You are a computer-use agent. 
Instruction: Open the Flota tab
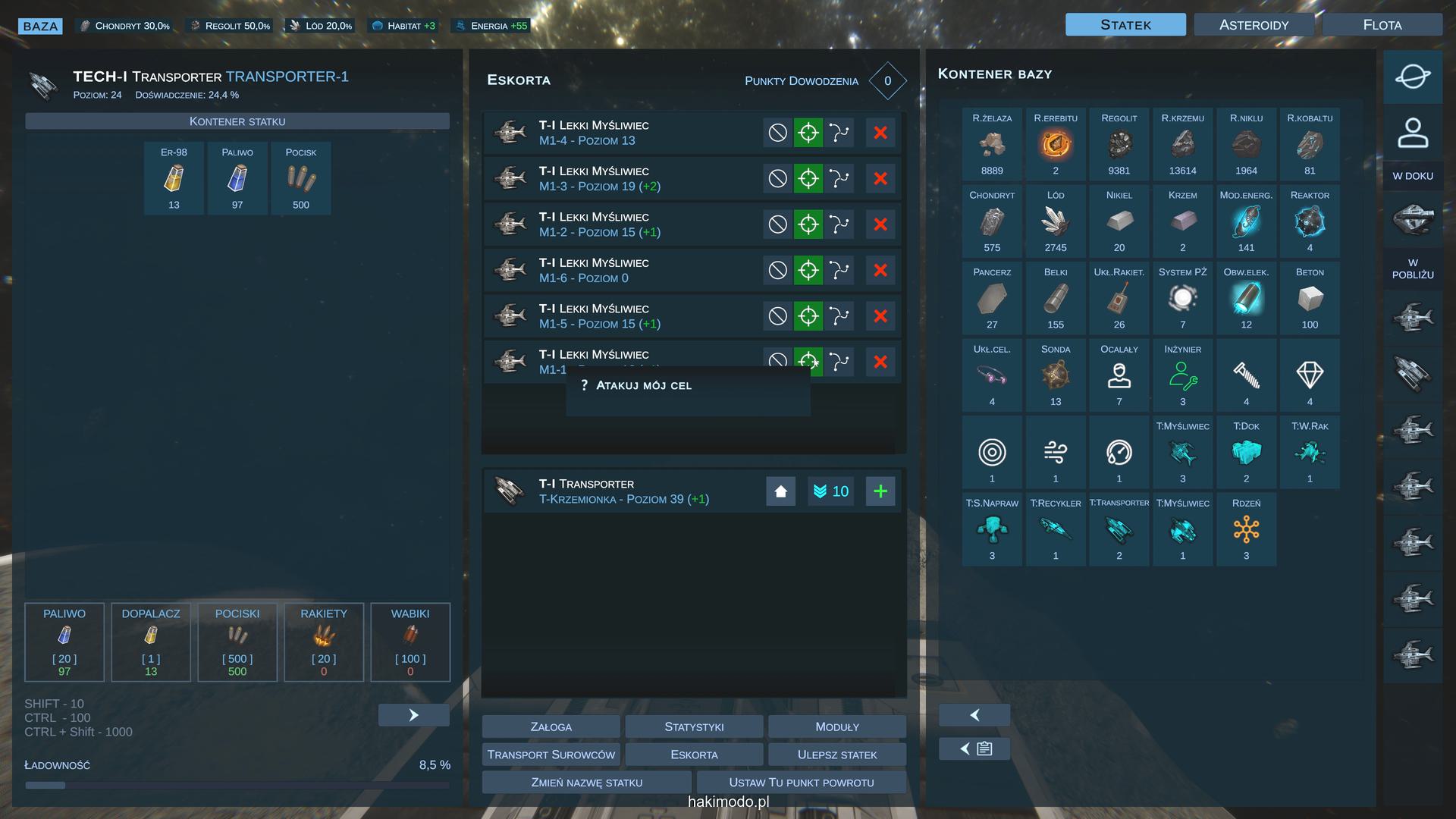1382,25
